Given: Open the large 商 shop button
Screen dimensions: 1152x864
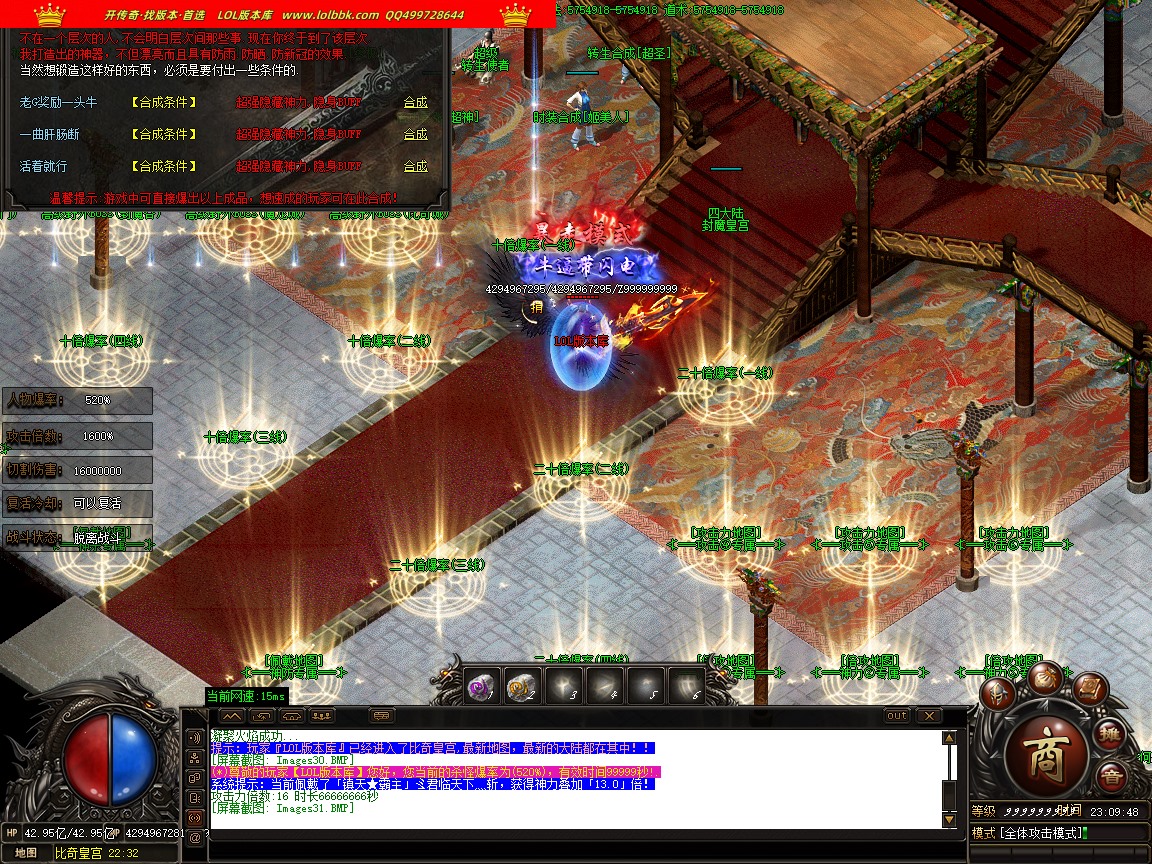Looking at the screenshot, I should [1046, 751].
